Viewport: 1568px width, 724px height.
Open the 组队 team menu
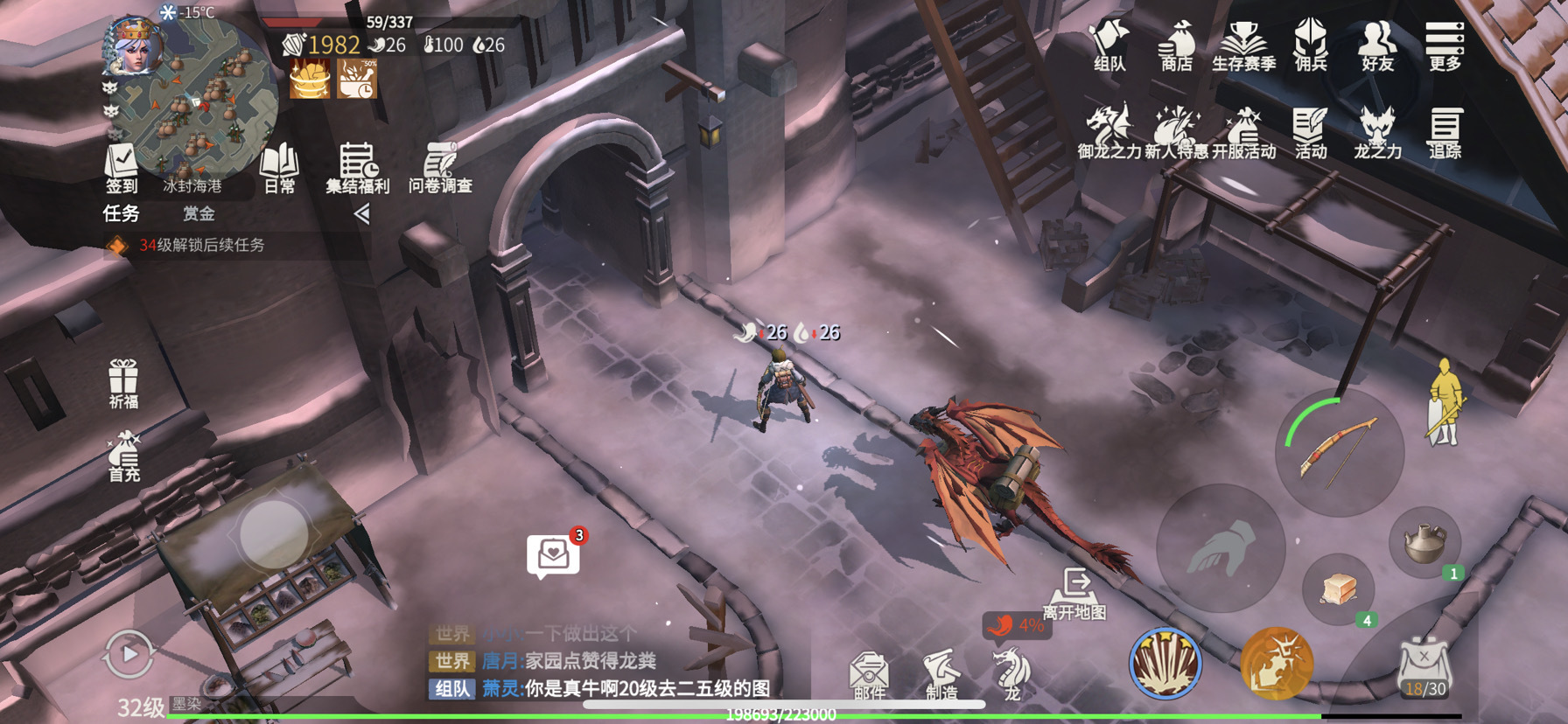[x=1109, y=45]
